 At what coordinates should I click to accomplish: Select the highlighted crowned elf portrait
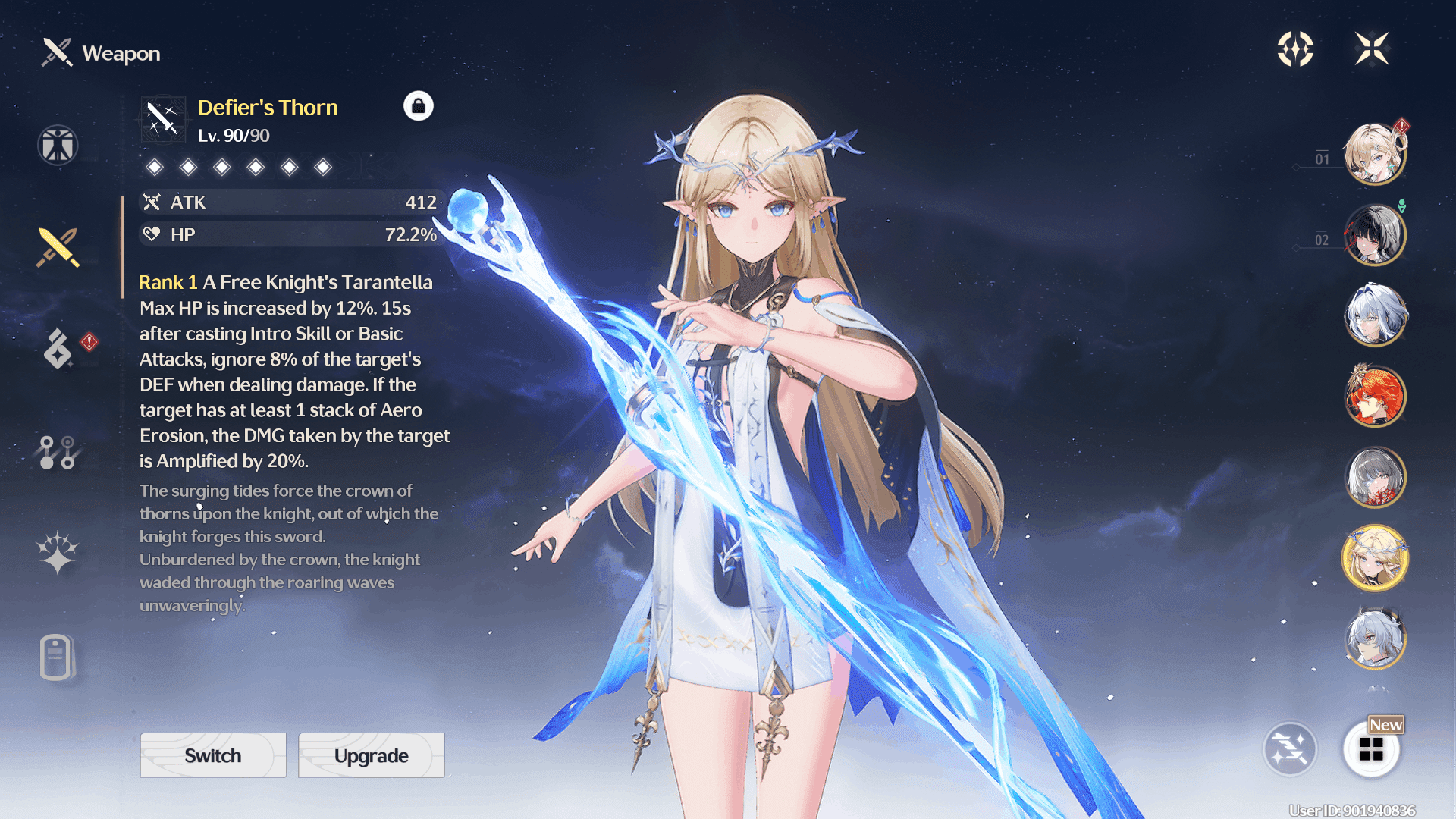[x=1374, y=558]
